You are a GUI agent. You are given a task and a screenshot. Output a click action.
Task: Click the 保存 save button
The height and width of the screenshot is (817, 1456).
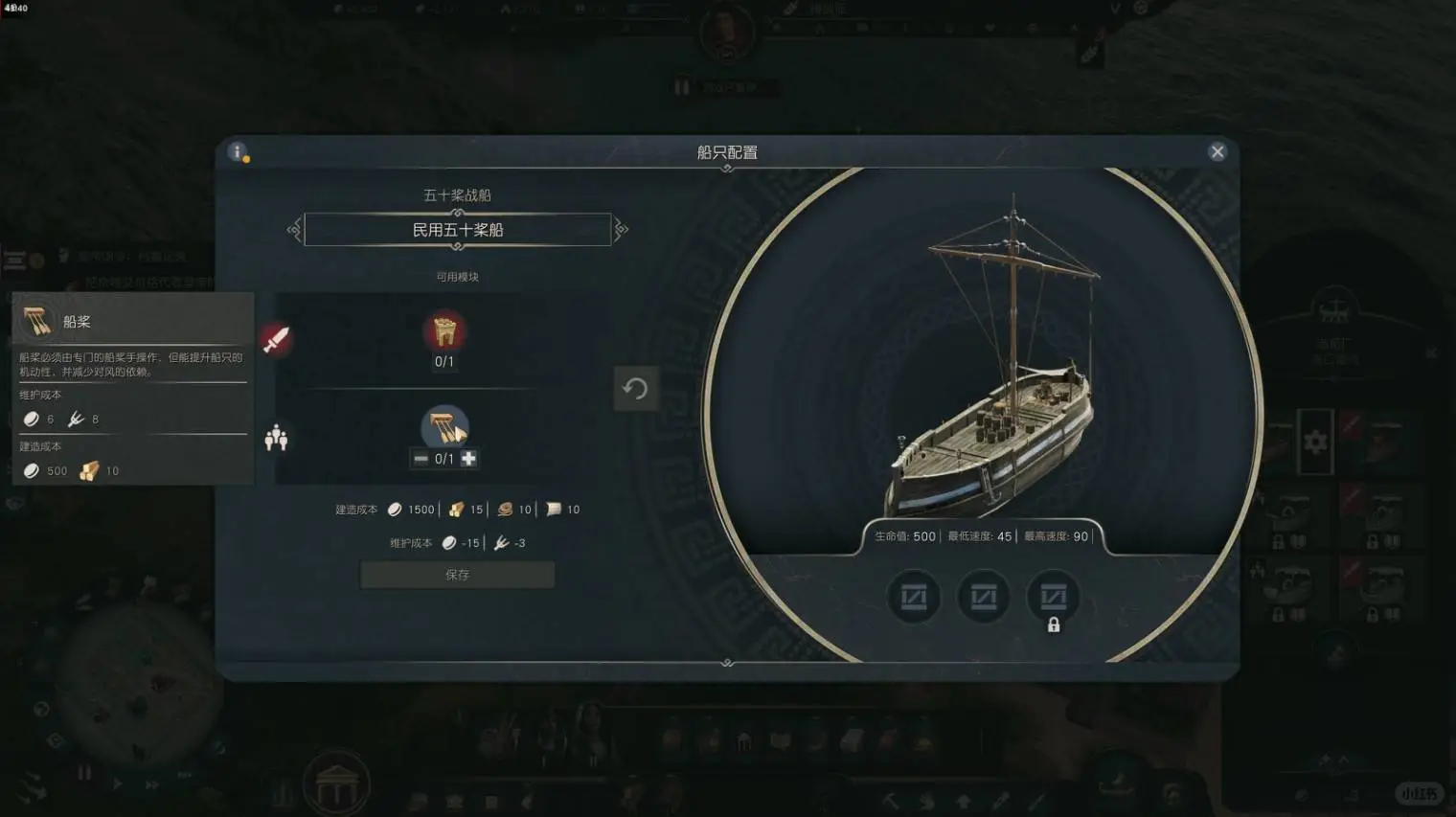(x=457, y=575)
